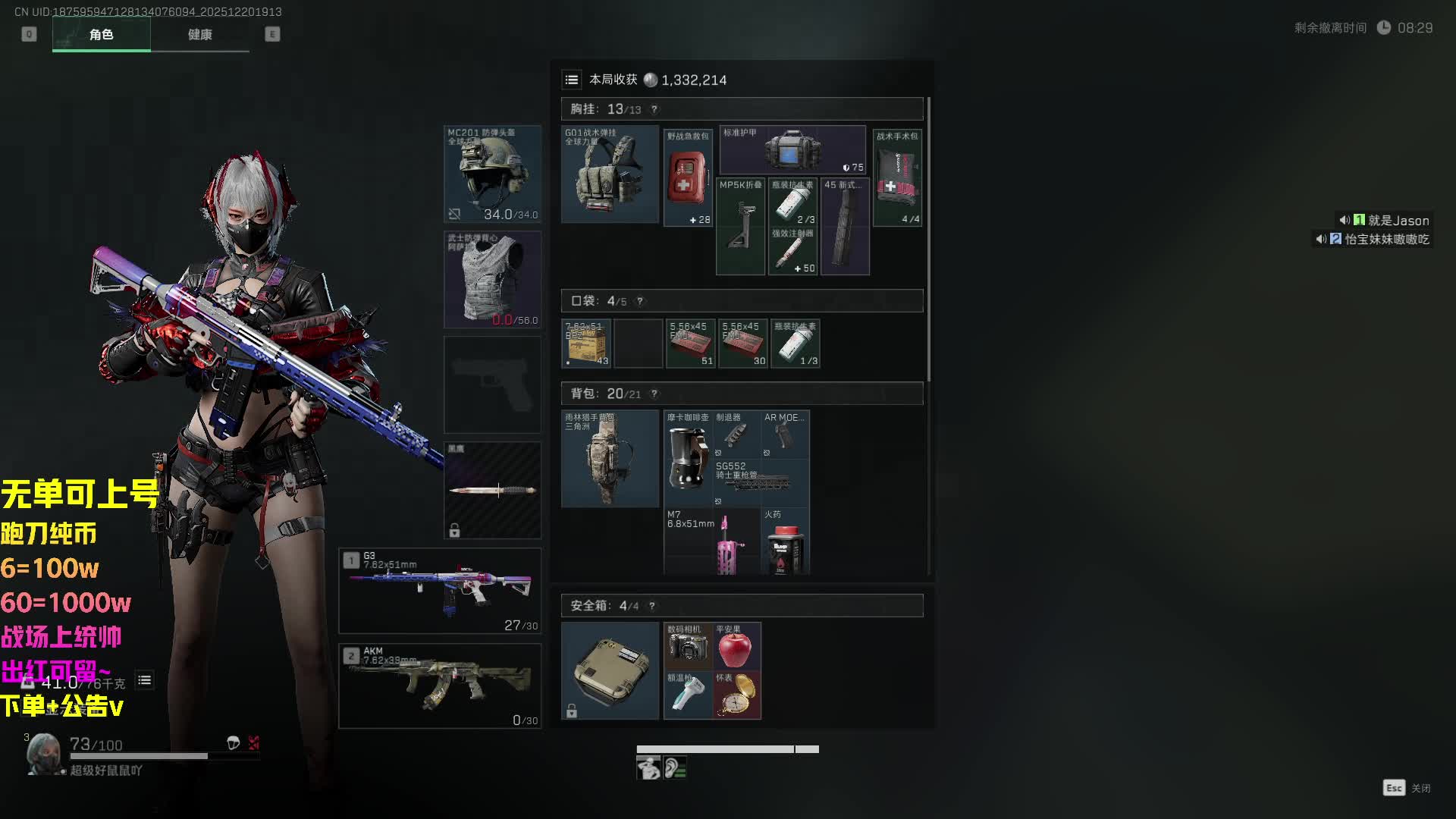Select the digital camera in safe box

click(688, 647)
